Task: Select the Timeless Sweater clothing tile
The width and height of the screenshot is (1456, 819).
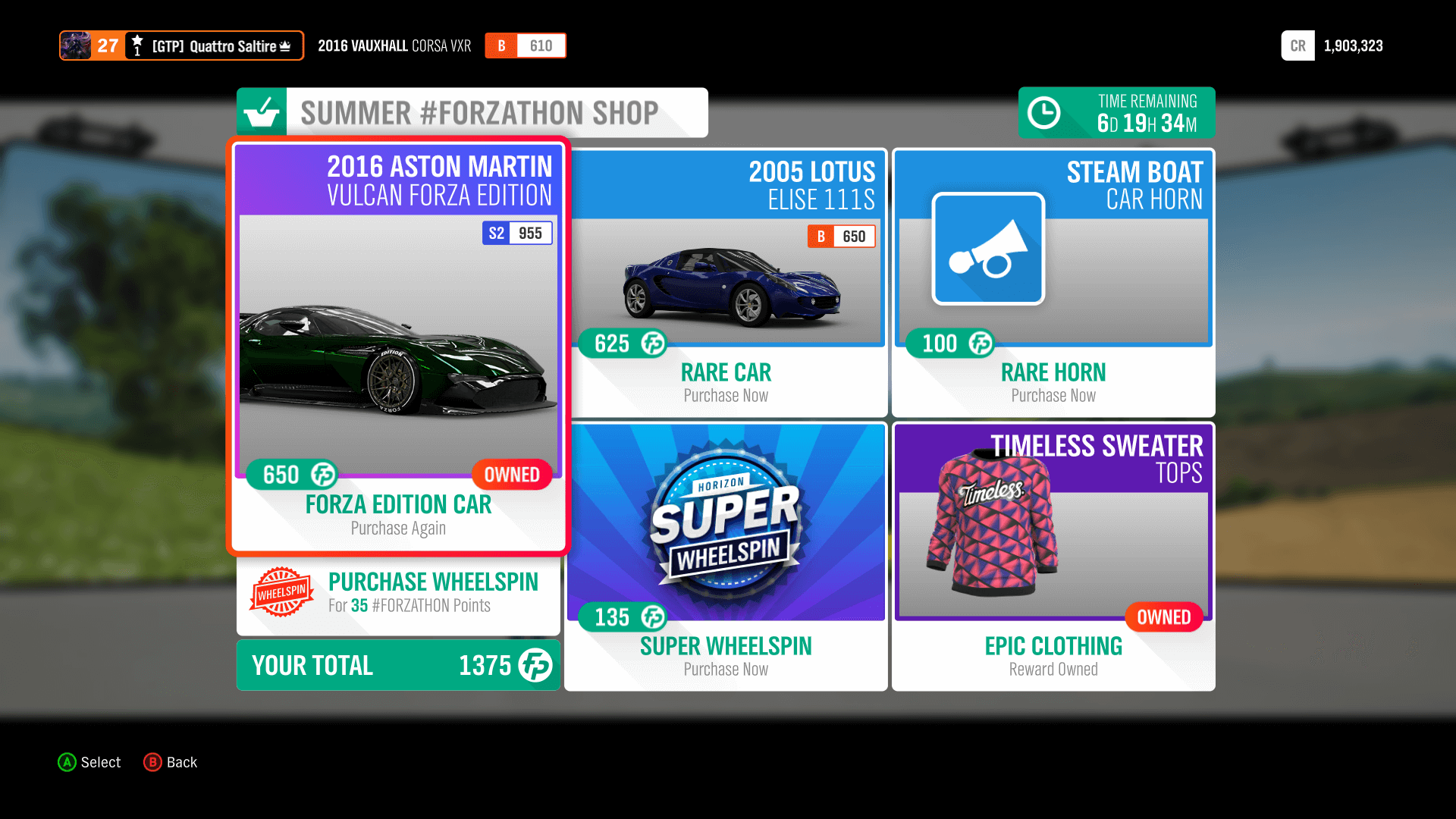Action: tap(1053, 557)
